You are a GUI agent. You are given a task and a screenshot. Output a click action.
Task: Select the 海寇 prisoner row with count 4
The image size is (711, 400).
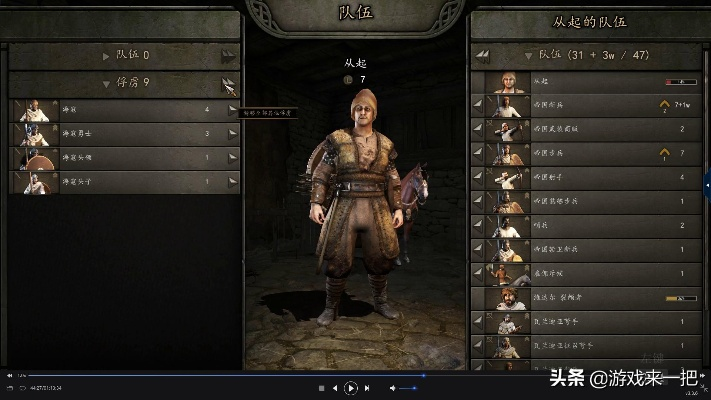[x=120, y=109]
